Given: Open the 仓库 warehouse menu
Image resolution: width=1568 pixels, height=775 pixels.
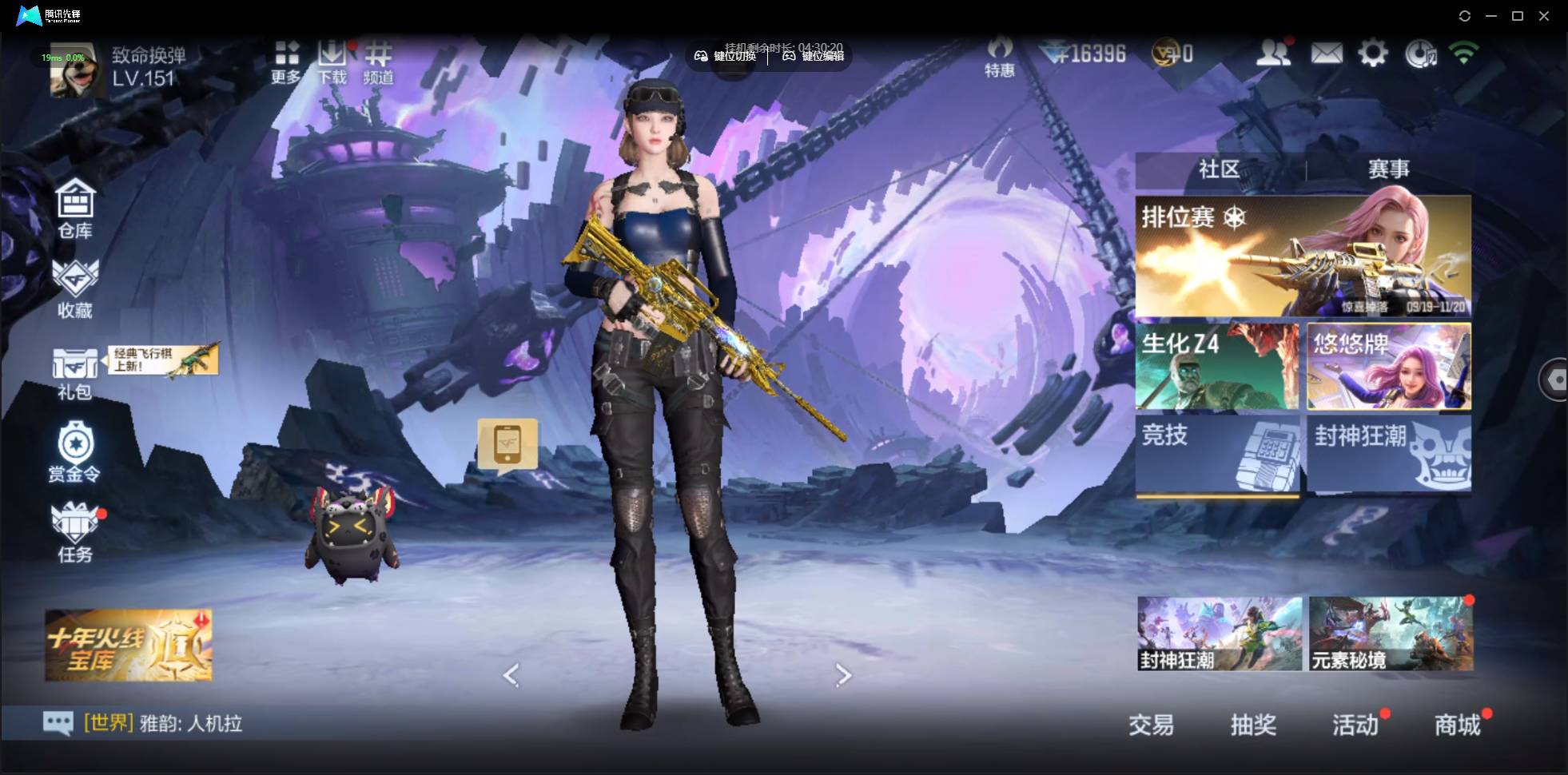Looking at the screenshot, I should (x=75, y=209).
